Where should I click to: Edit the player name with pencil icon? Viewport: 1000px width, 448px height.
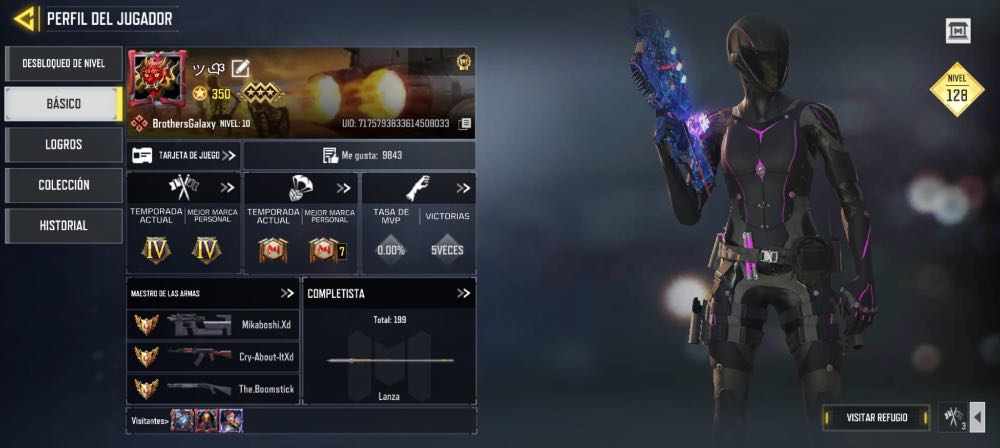point(240,69)
